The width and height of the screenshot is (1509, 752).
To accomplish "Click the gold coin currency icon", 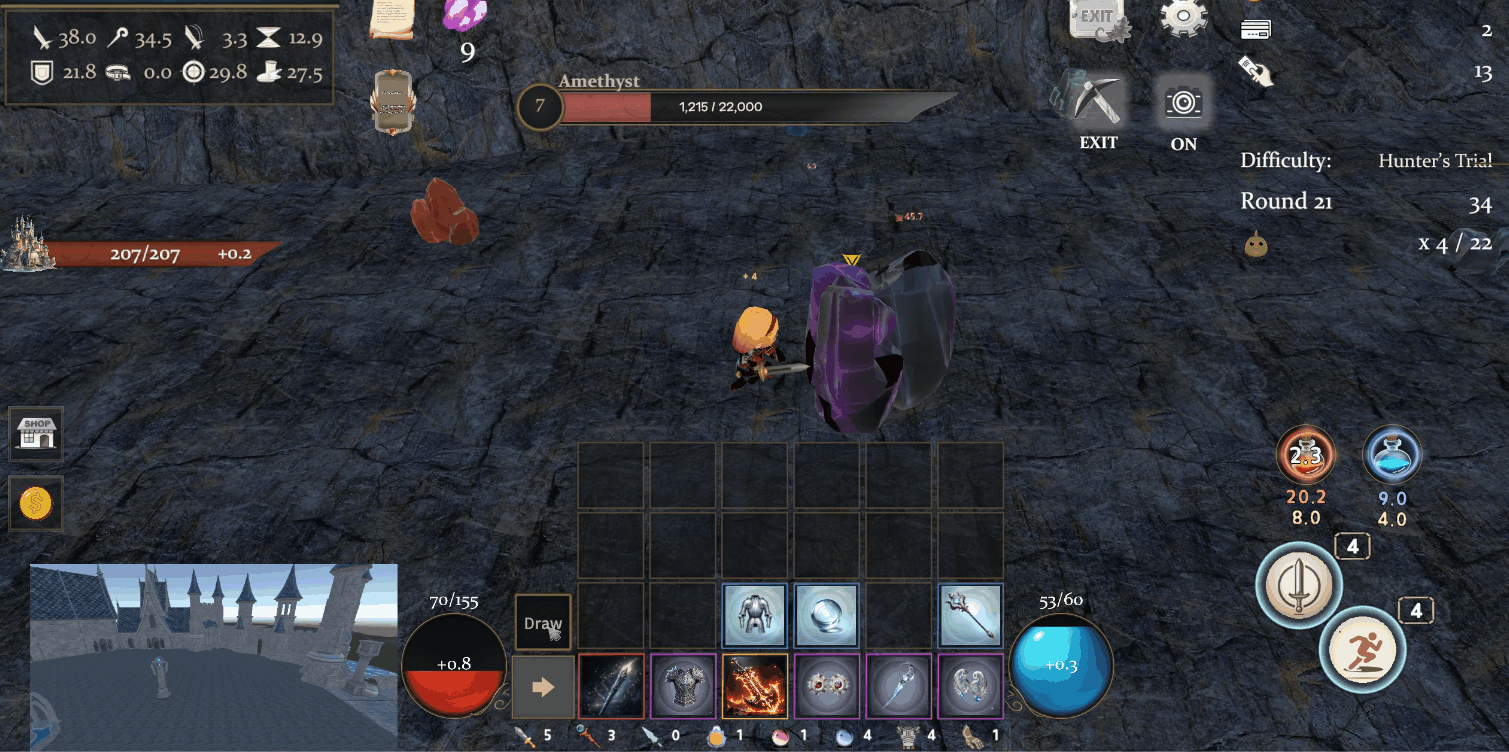I will (x=36, y=504).
